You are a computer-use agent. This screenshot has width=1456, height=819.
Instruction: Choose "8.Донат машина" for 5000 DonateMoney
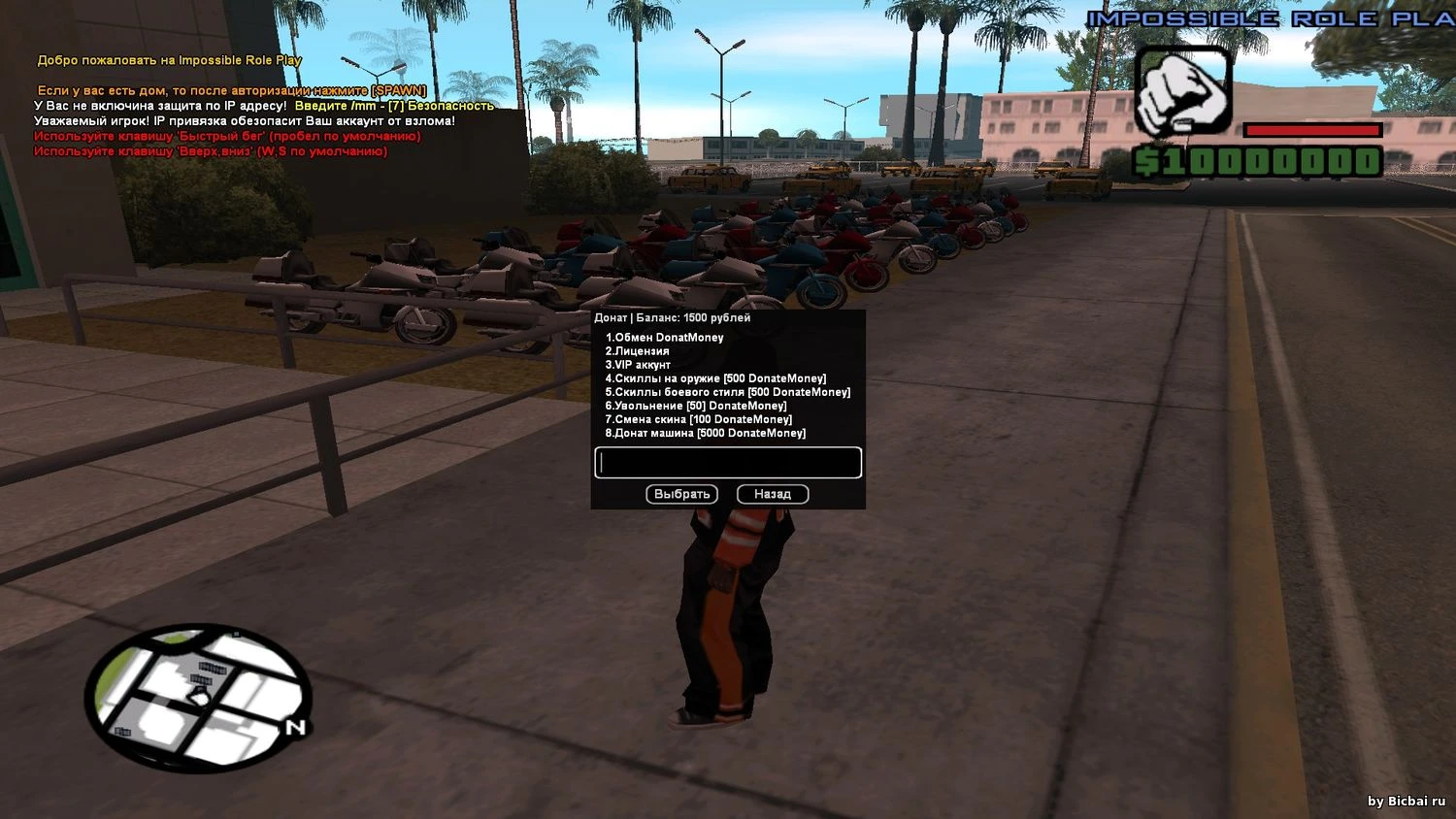click(x=706, y=433)
